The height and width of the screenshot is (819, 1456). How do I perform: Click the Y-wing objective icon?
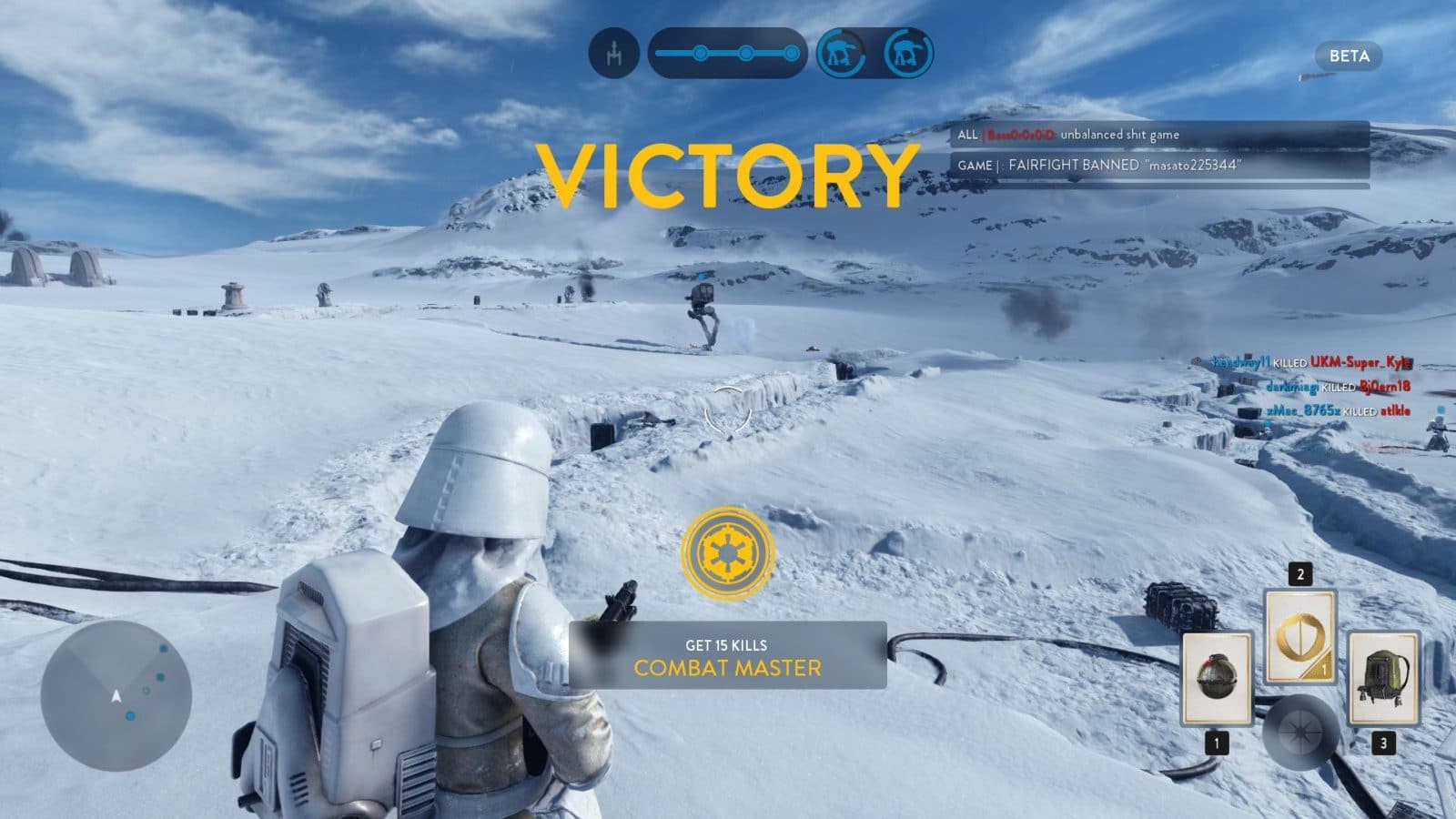(x=614, y=53)
